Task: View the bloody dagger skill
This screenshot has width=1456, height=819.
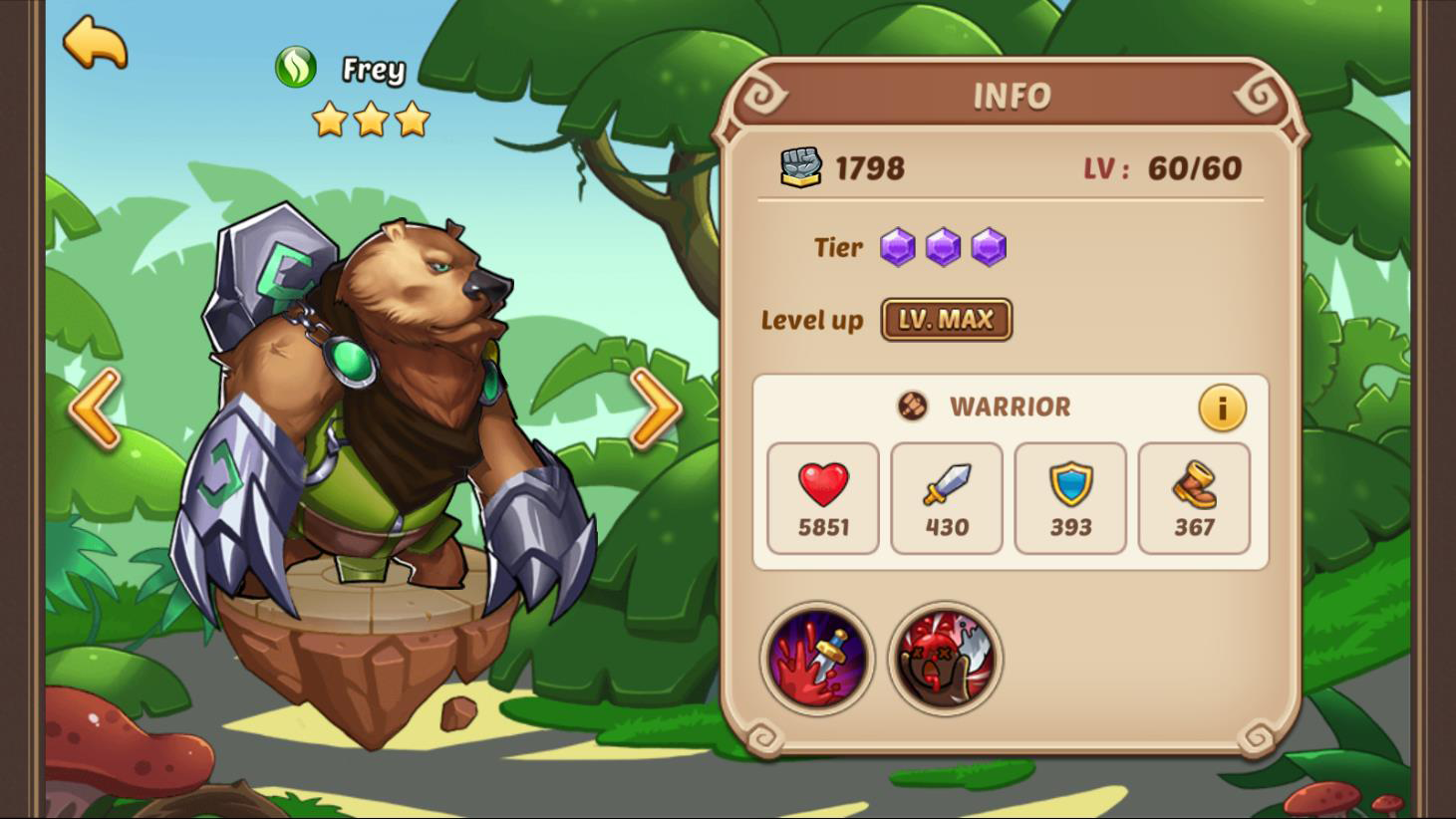Action: 817,659
